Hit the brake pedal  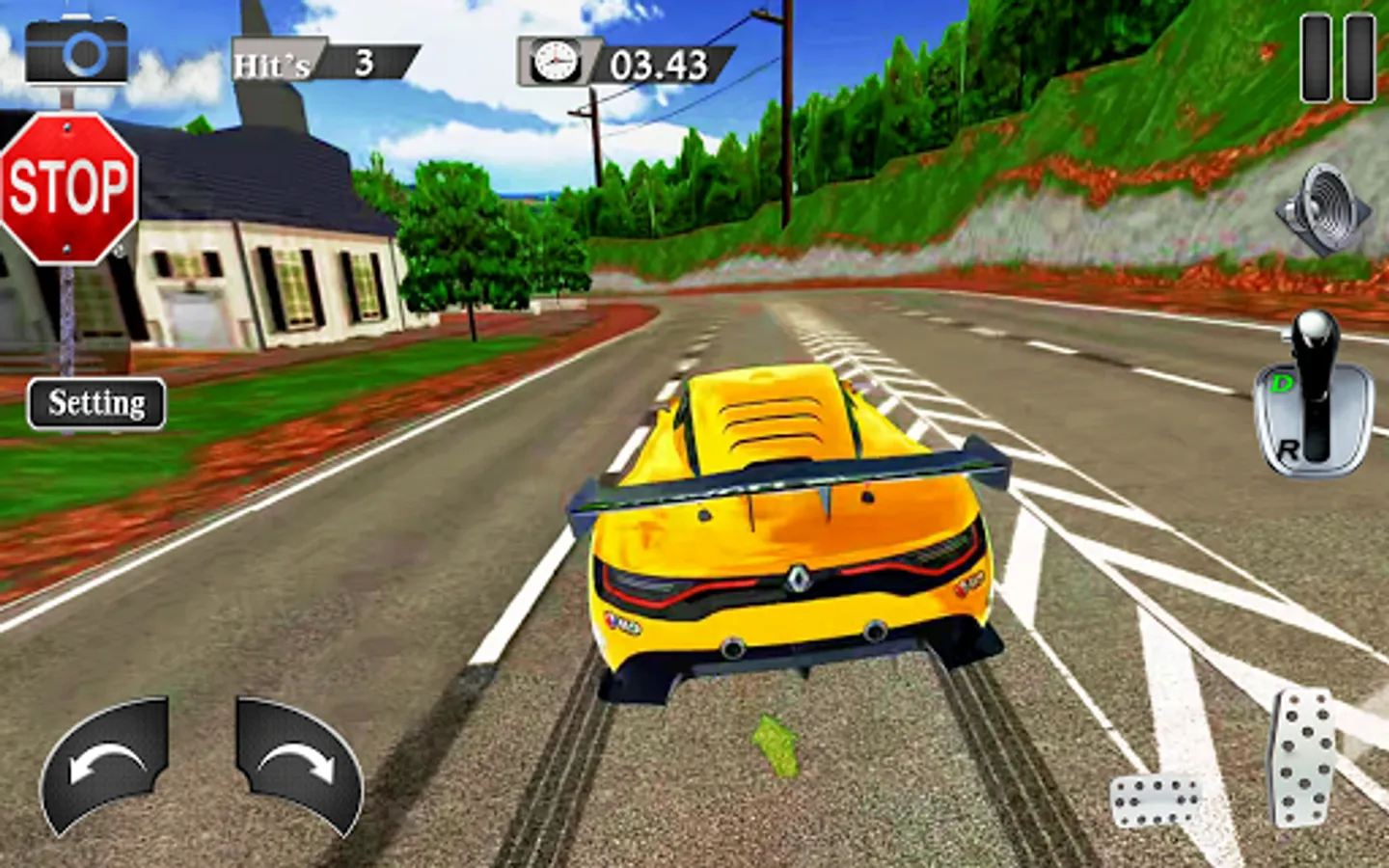tap(1157, 800)
